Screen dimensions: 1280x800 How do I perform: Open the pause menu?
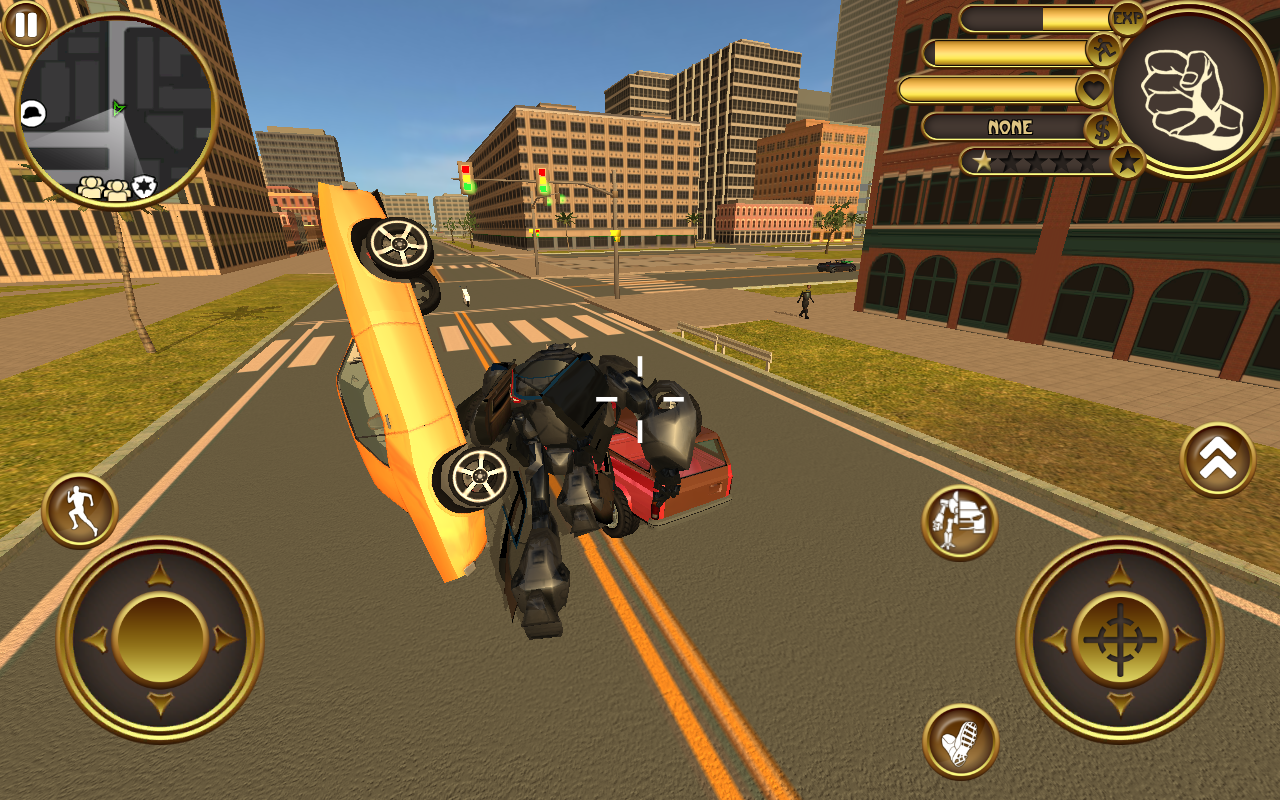[x=24, y=26]
